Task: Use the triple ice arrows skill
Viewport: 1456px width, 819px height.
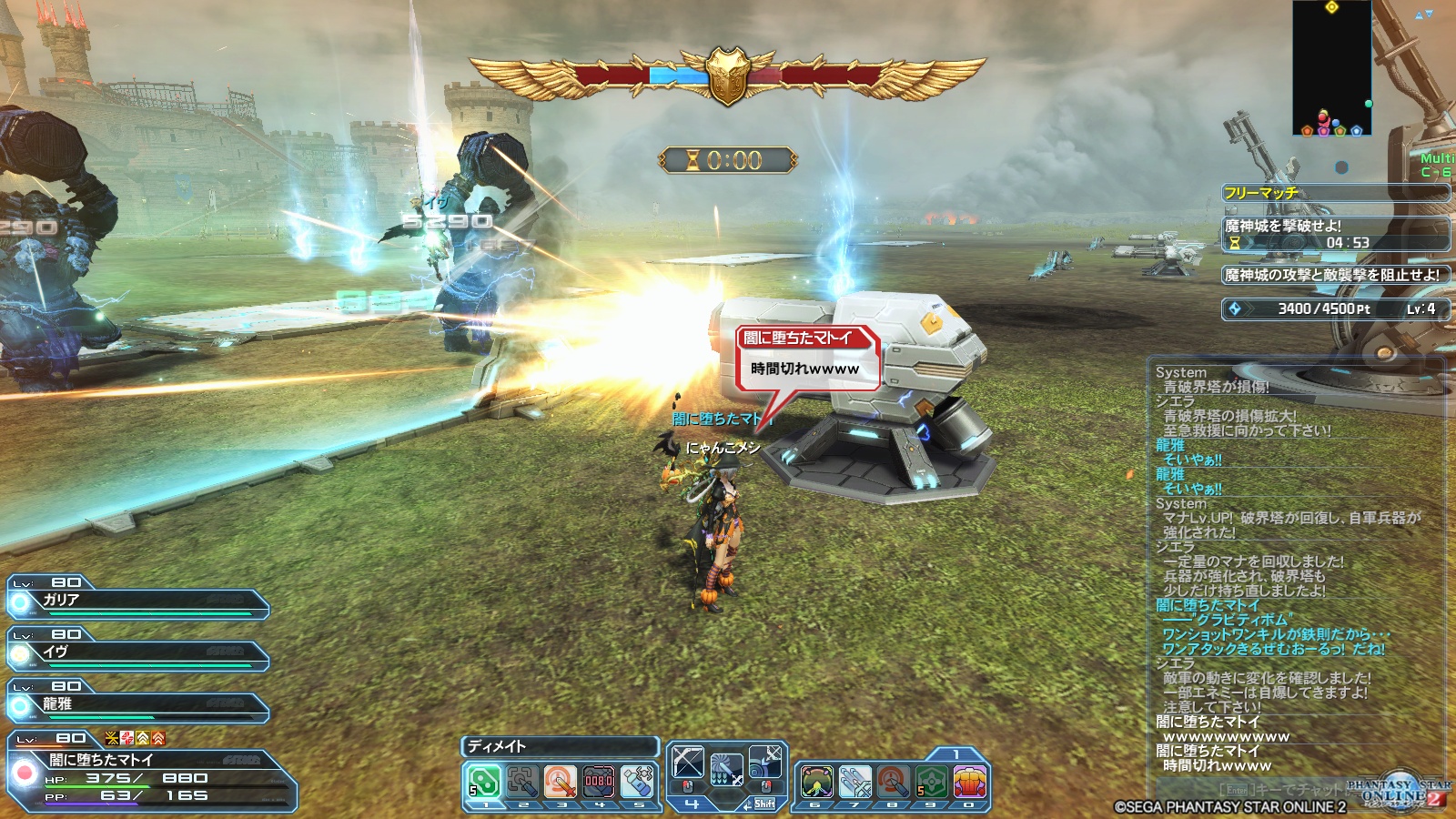Action: pos(854,781)
